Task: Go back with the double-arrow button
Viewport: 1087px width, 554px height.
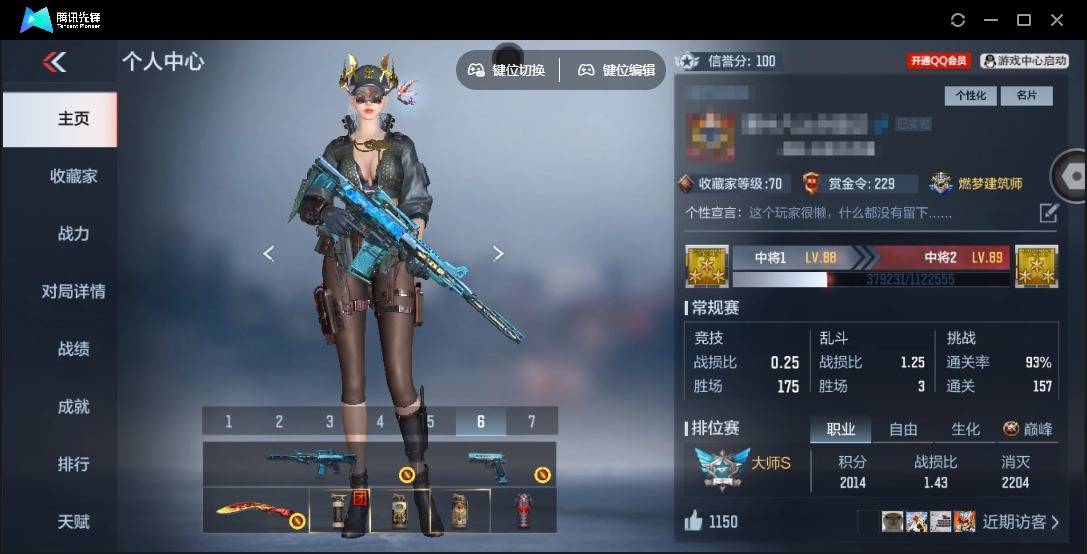Action: pos(54,62)
